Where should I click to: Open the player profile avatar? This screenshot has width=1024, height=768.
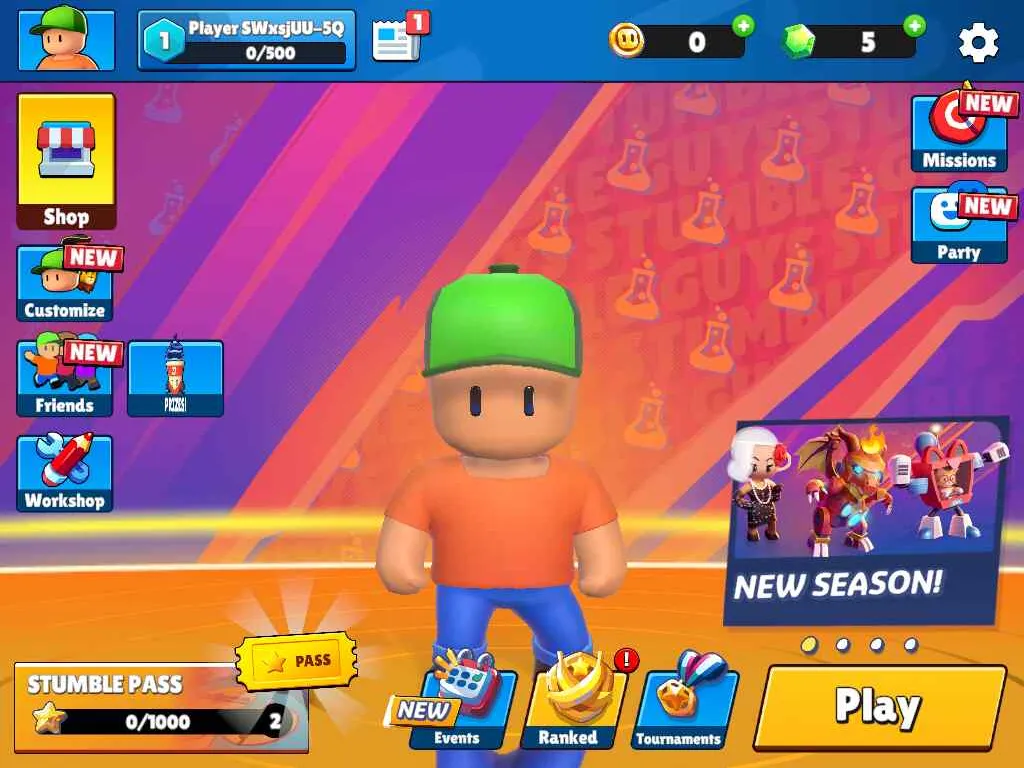(66, 40)
